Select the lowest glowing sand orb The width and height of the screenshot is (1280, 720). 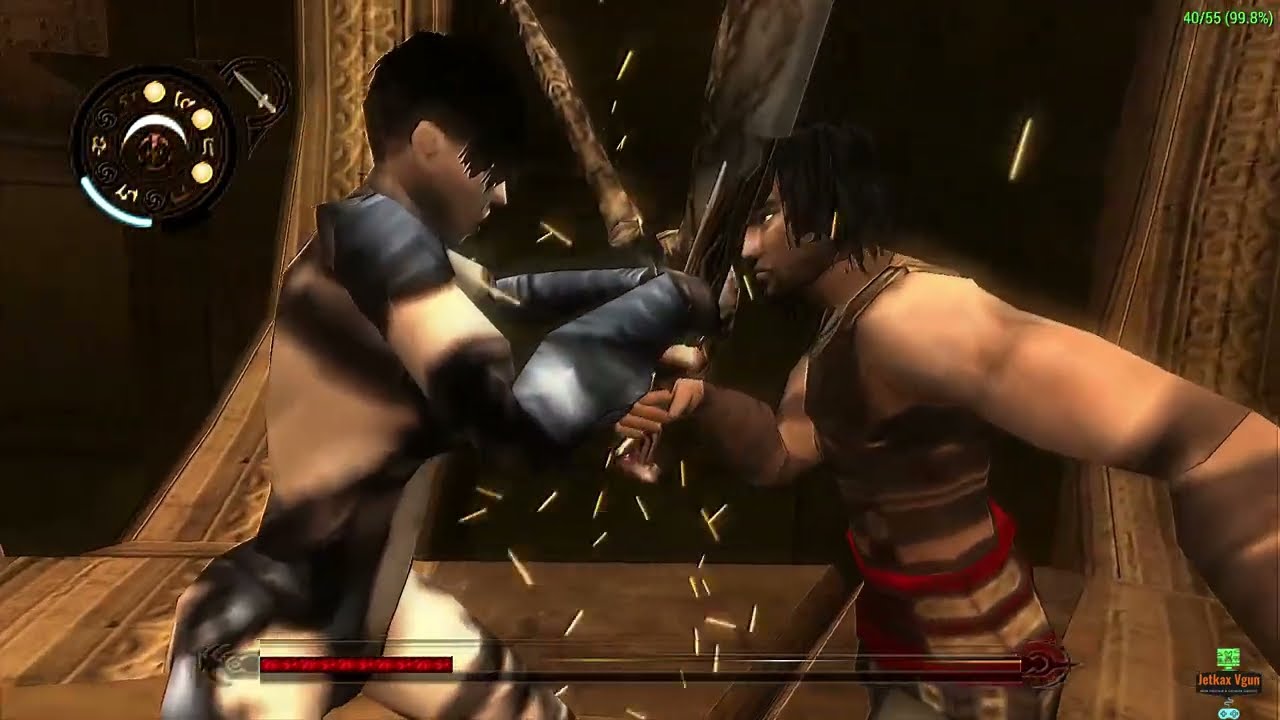203,171
